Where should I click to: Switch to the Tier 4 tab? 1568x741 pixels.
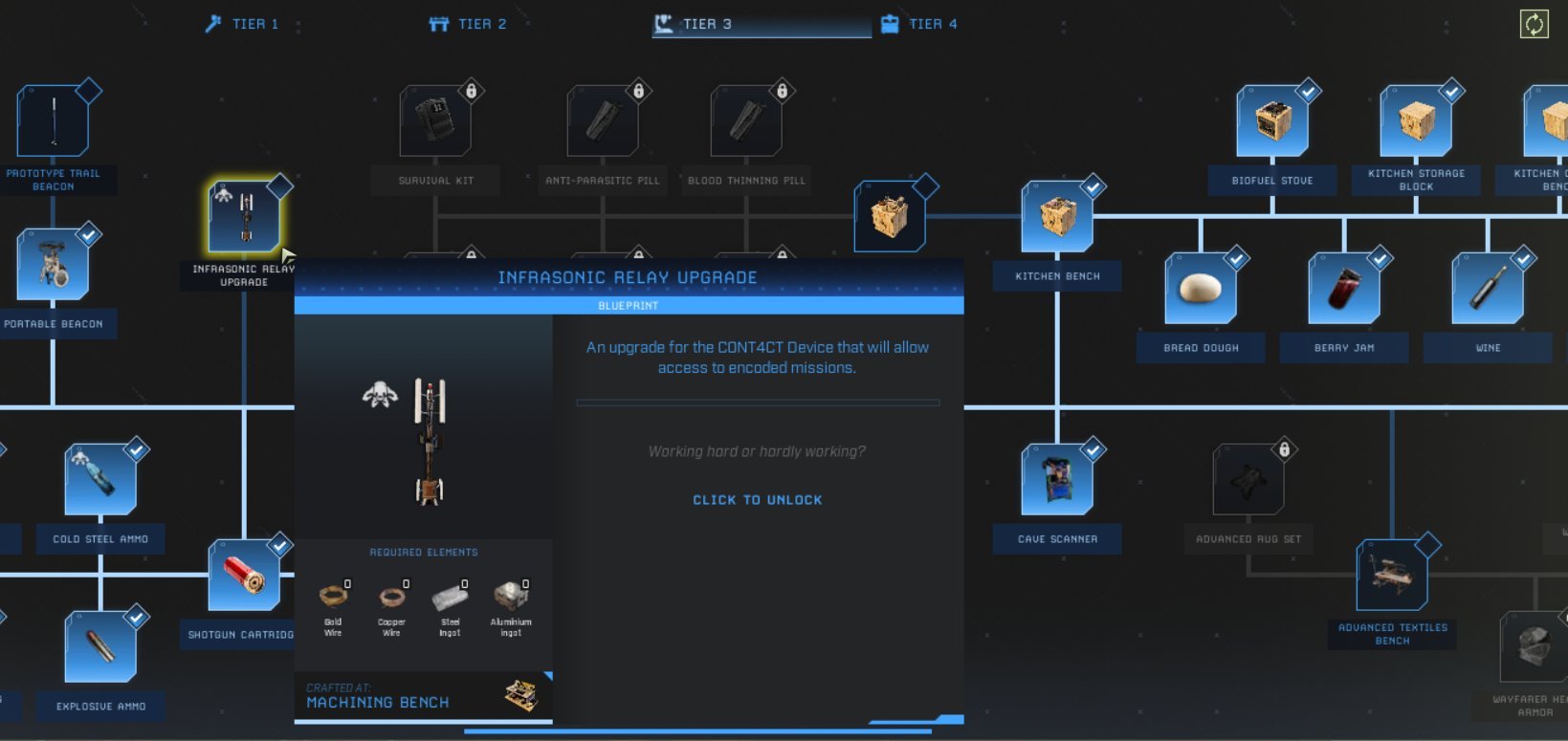[x=931, y=23]
